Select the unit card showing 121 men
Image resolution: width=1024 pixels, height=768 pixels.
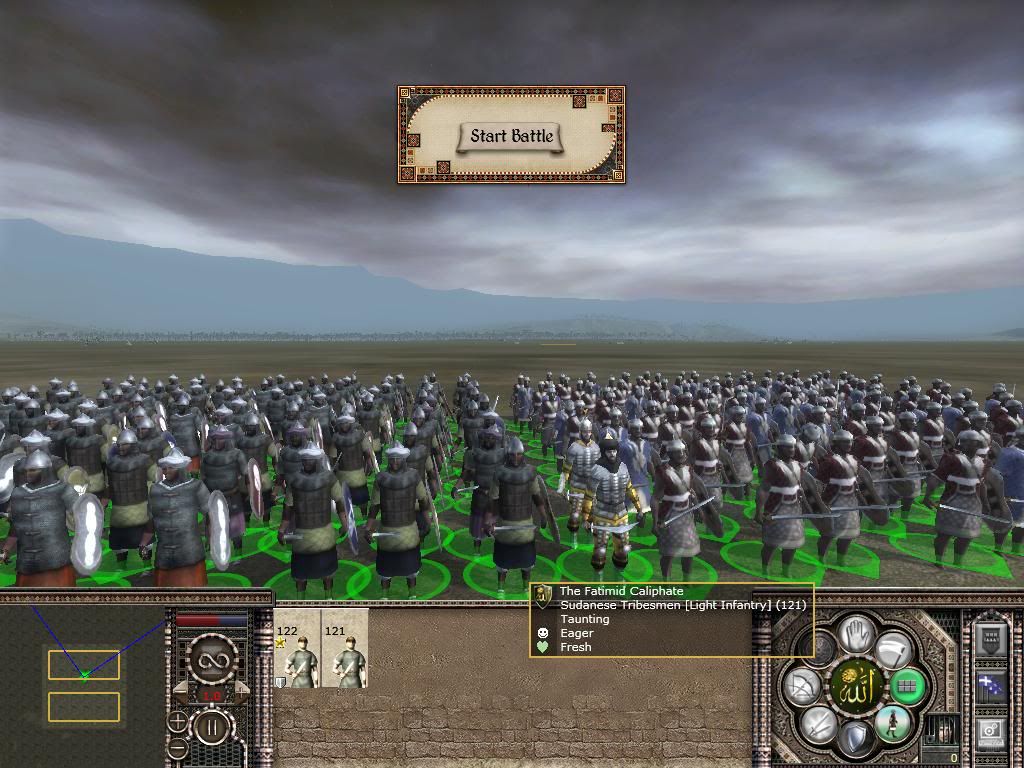tap(345, 650)
